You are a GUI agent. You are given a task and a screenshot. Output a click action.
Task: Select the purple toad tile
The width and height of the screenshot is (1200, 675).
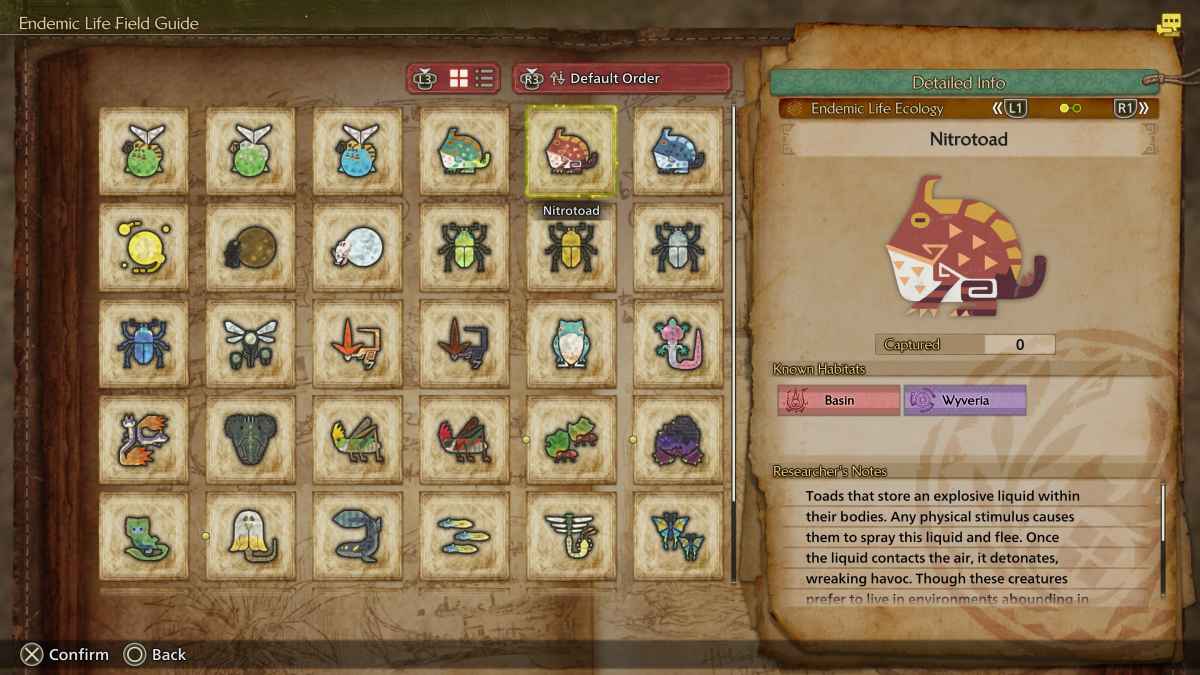[x=678, y=438]
